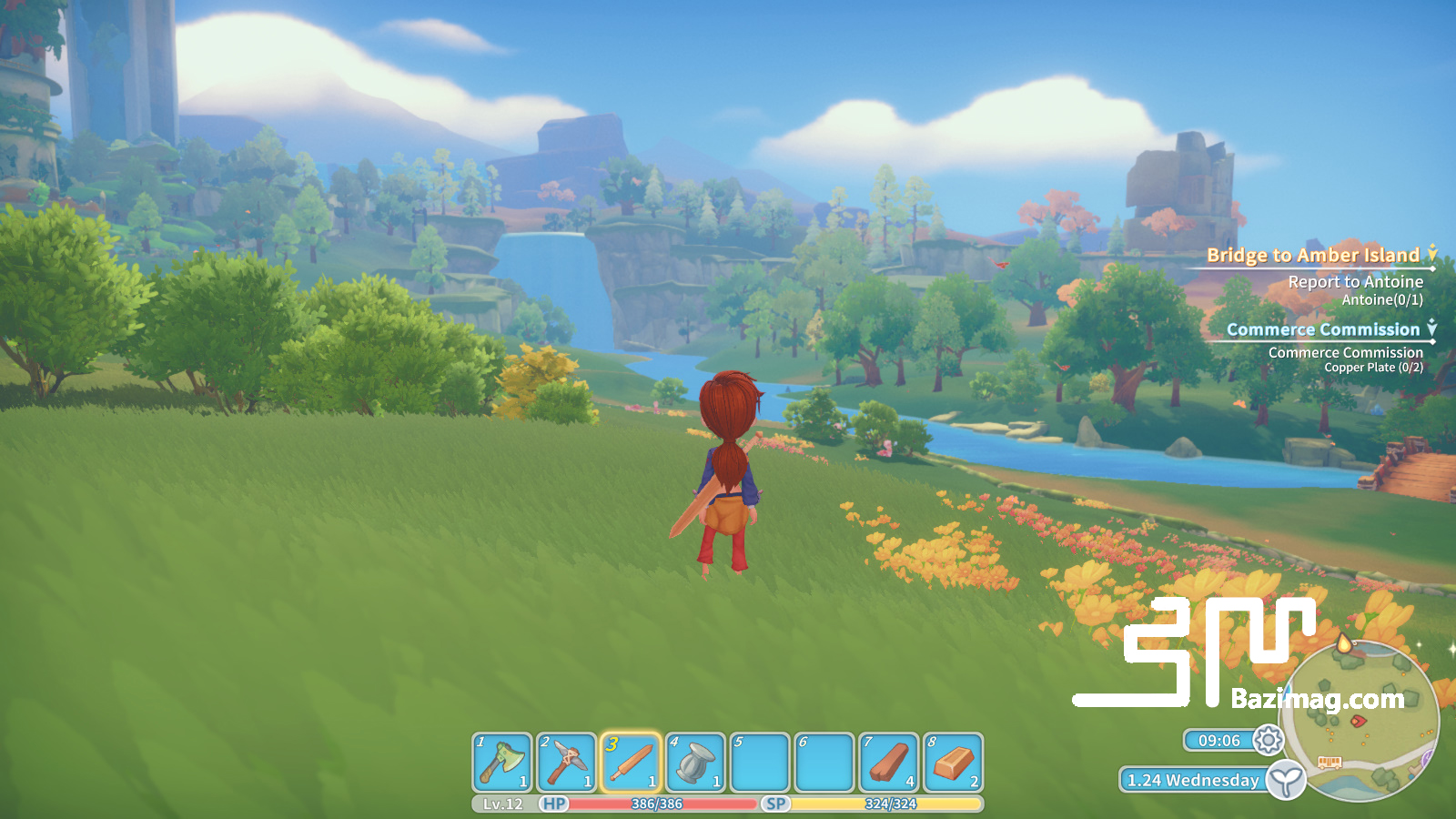The width and height of the screenshot is (1456, 819).
Task: Click the bus stop icon on the minimap
Action: pyautogui.click(x=1331, y=760)
